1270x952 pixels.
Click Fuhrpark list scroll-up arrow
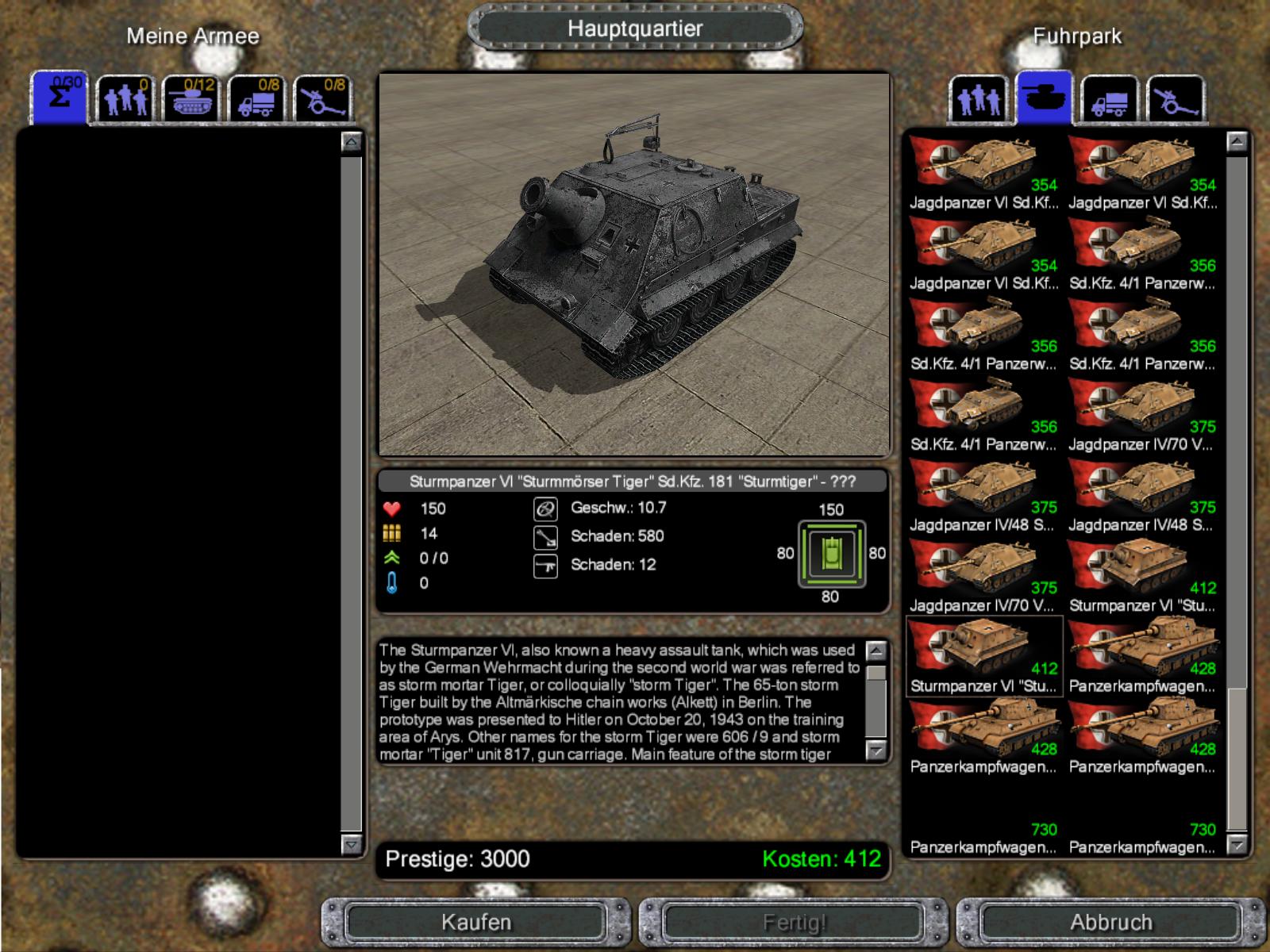coord(1237,143)
